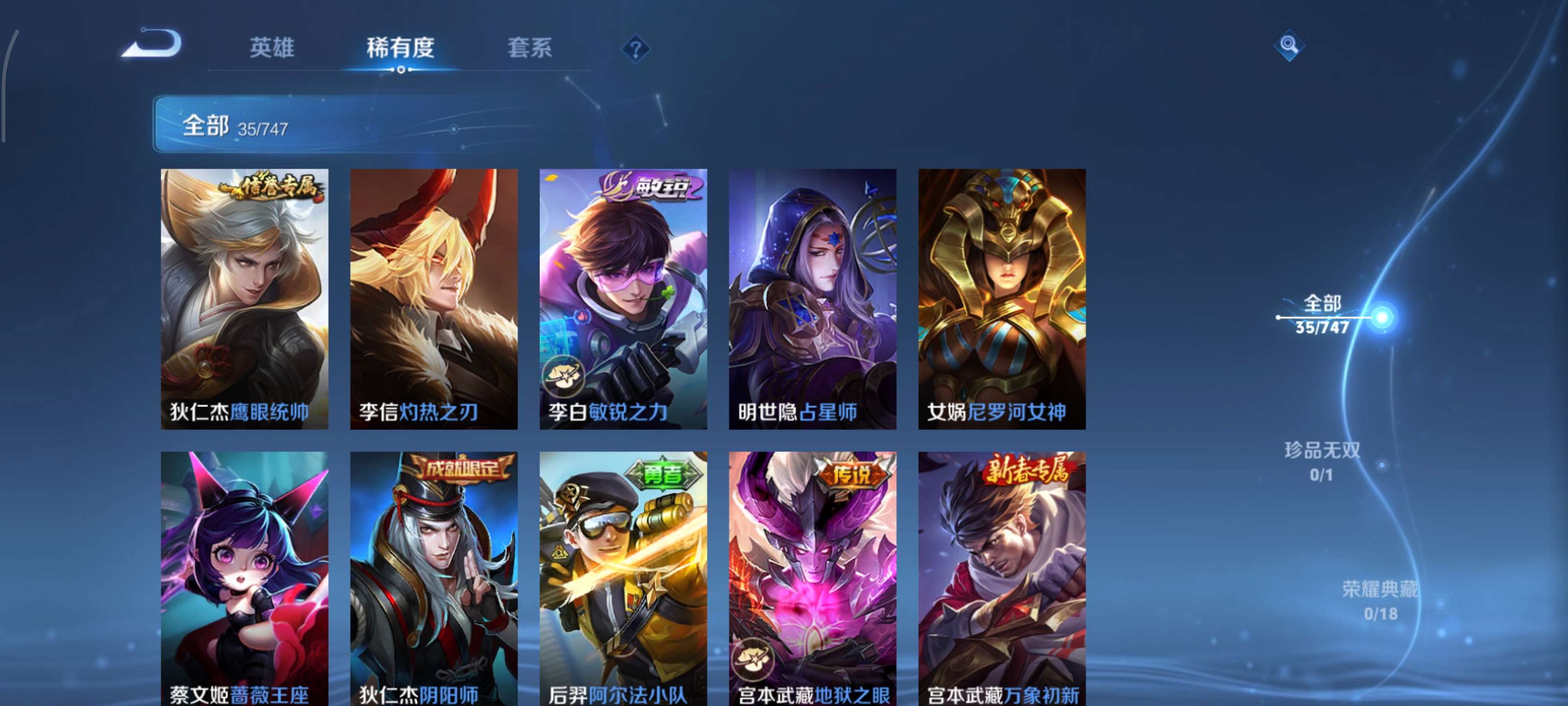Click the question mark help icon

[636, 49]
